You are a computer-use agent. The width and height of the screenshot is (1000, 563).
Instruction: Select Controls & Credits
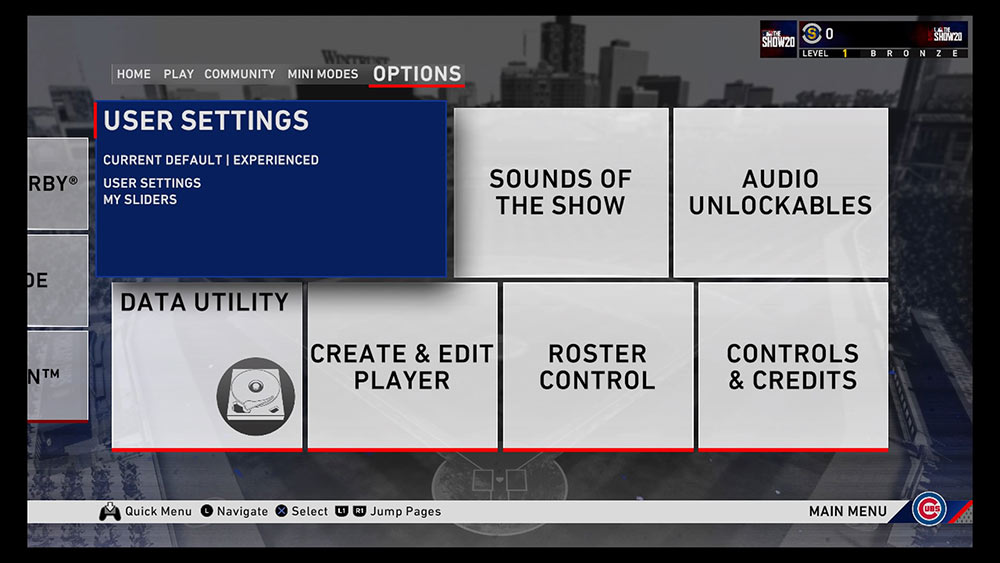point(792,366)
